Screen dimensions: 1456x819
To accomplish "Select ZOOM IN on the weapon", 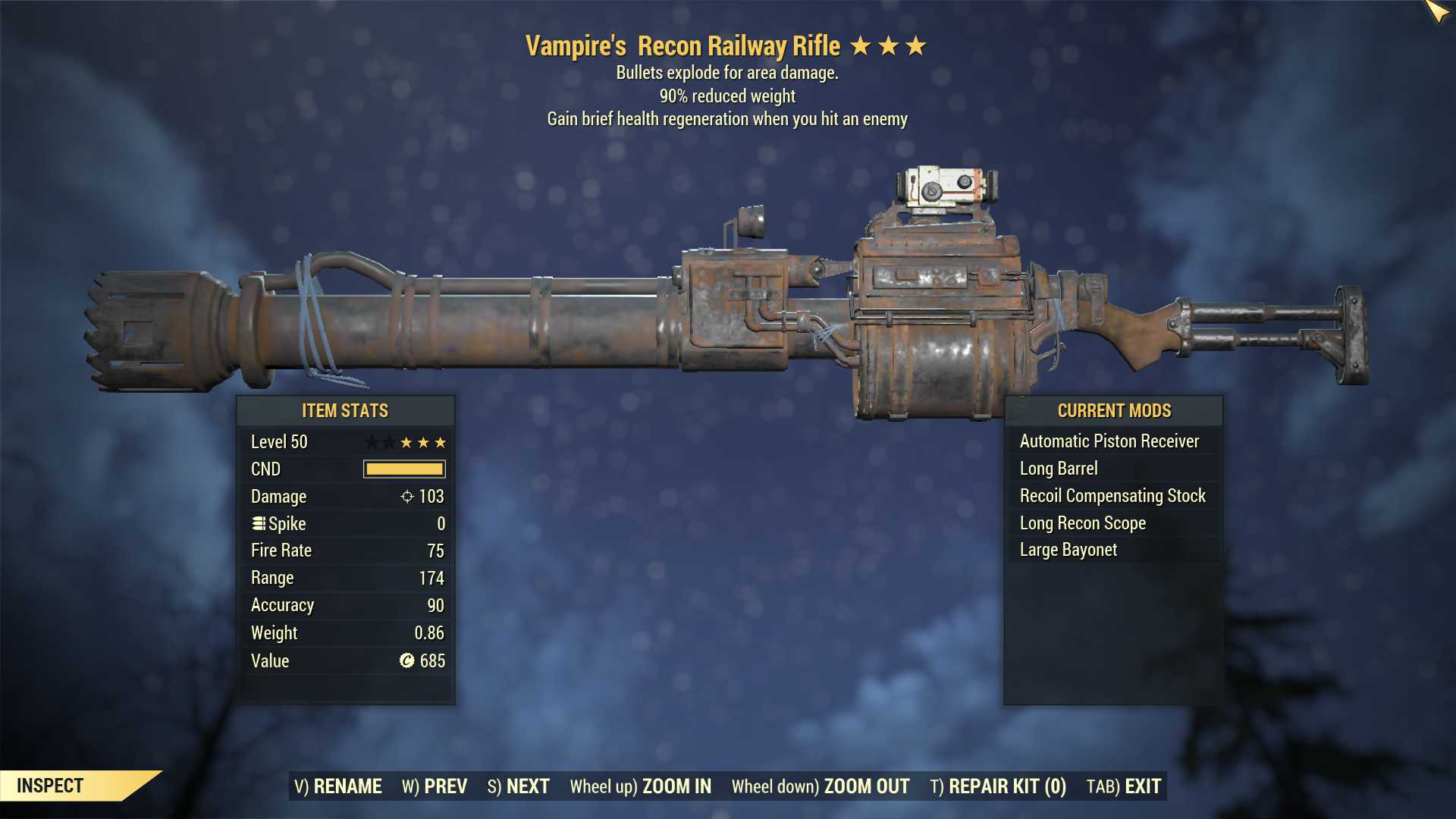I will [x=641, y=786].
